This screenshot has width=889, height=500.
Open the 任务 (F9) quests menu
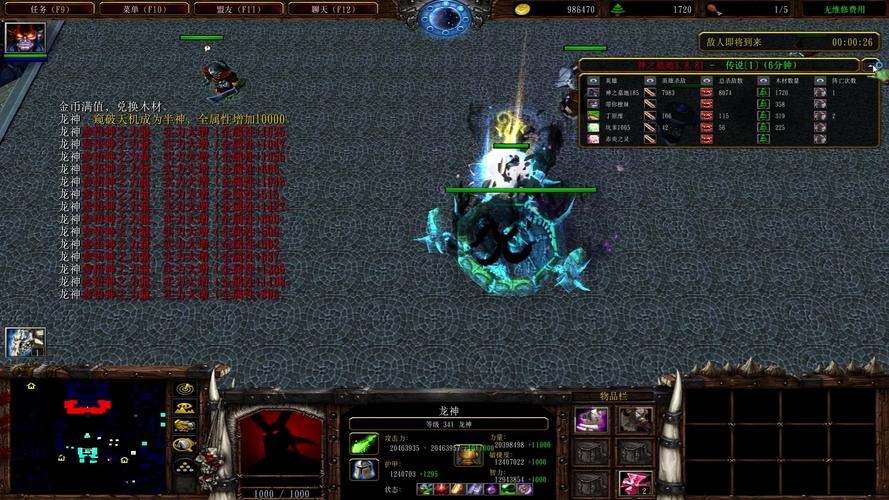click(x=47, y=9)
